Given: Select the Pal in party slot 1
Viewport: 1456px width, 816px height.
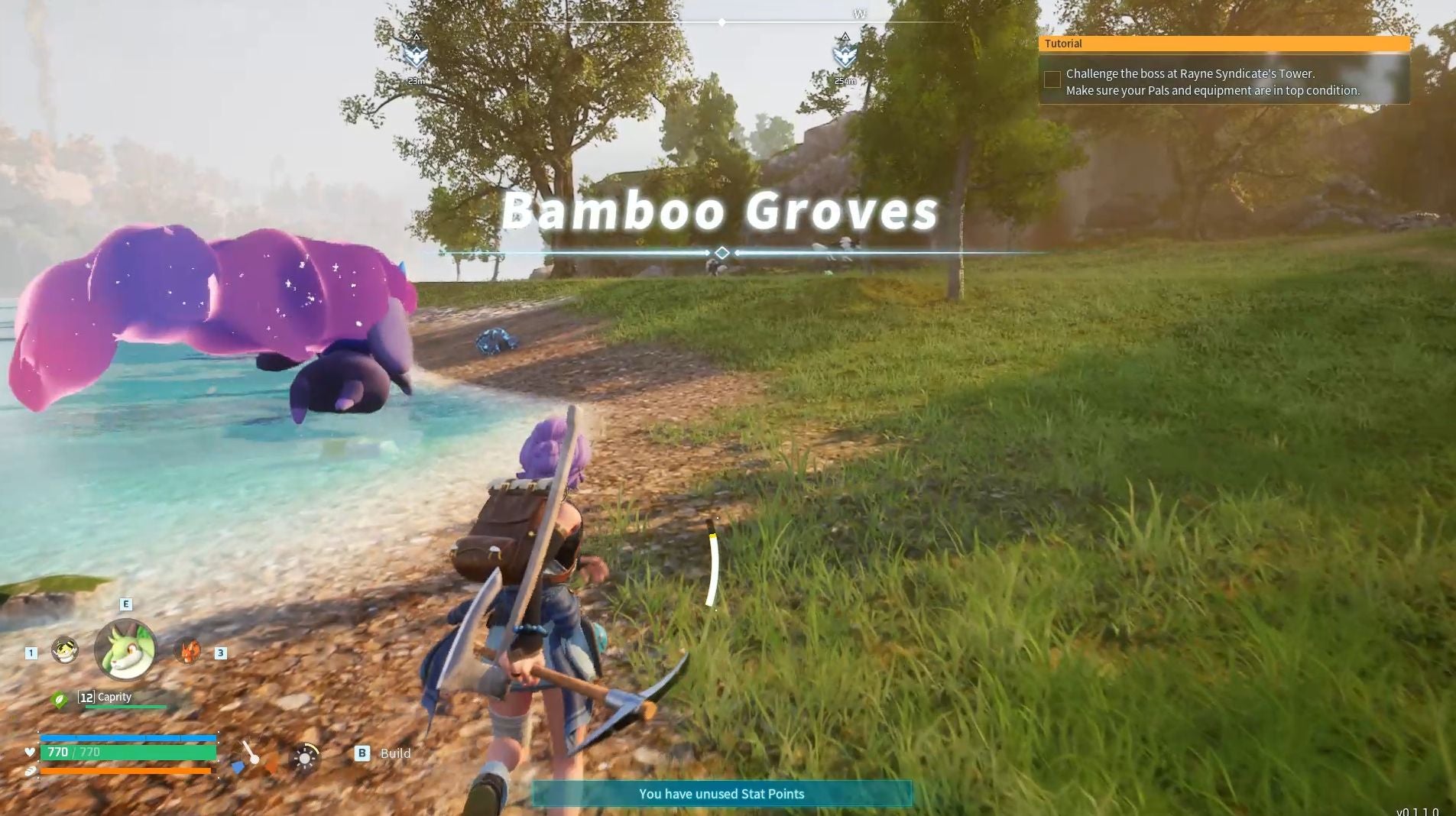Looking at the screenshot, I should [x=64, y=651].
